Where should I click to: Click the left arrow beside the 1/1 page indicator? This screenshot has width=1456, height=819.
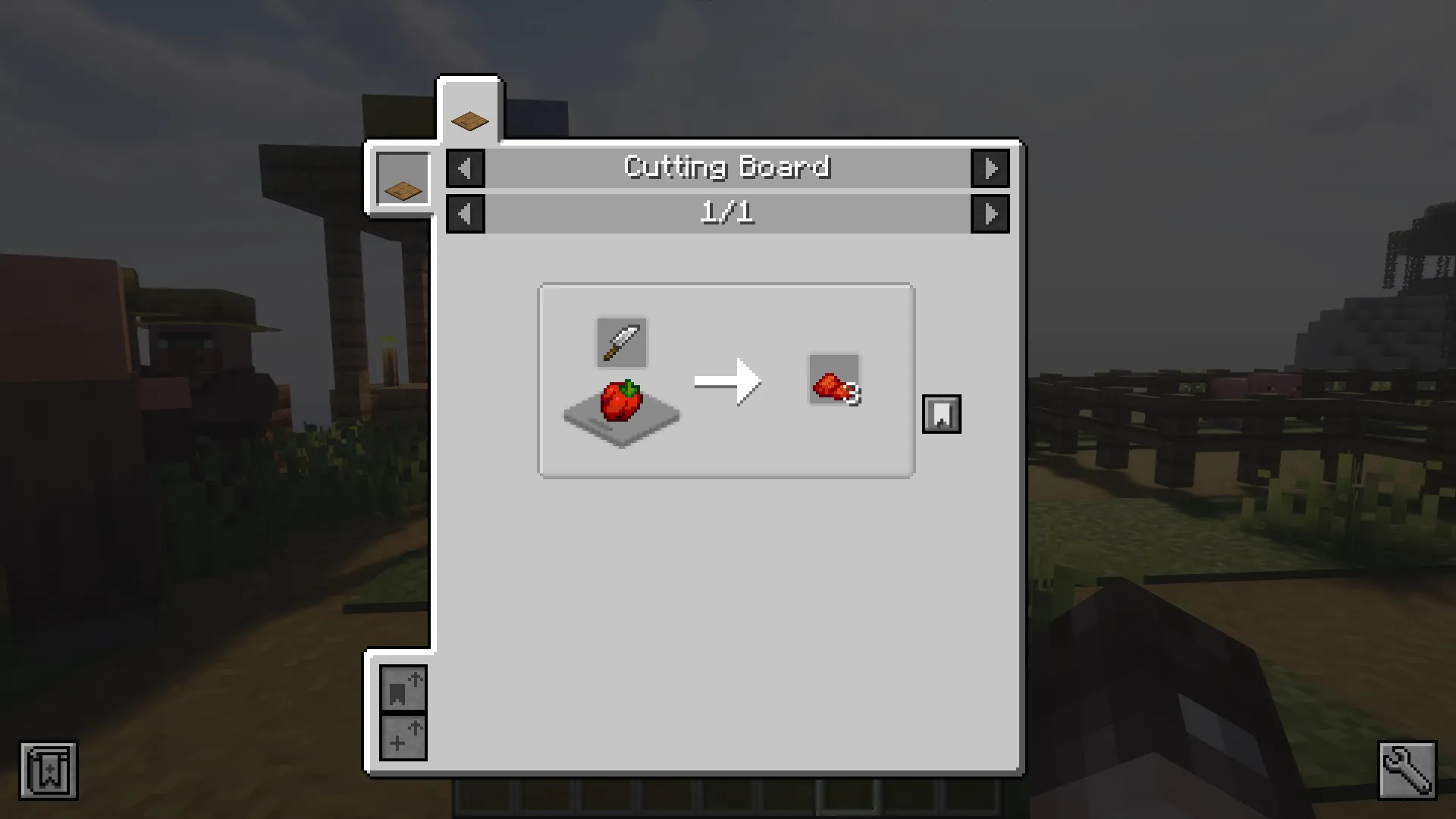coord(465,214)
